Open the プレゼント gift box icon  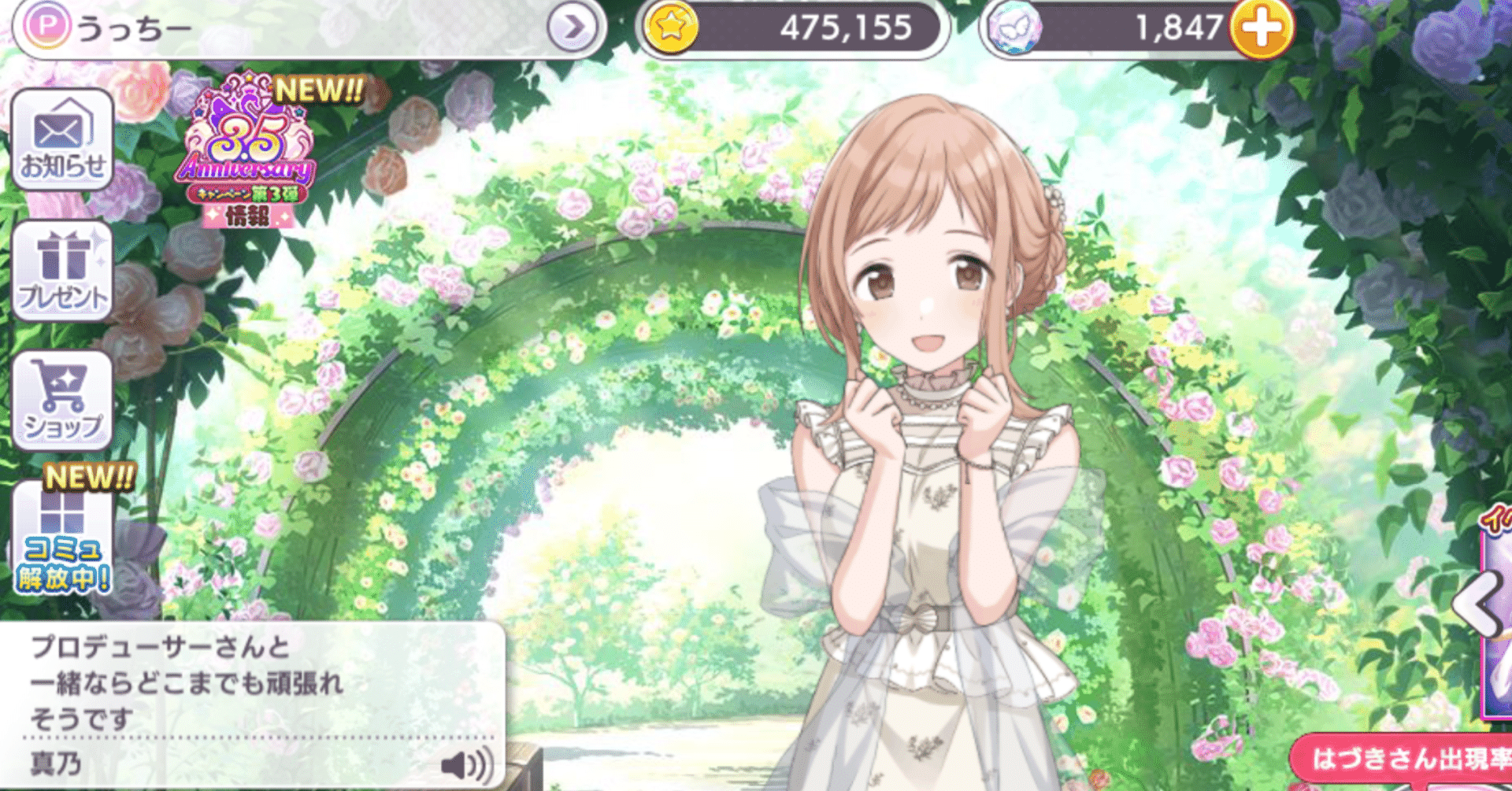[63, 272]
